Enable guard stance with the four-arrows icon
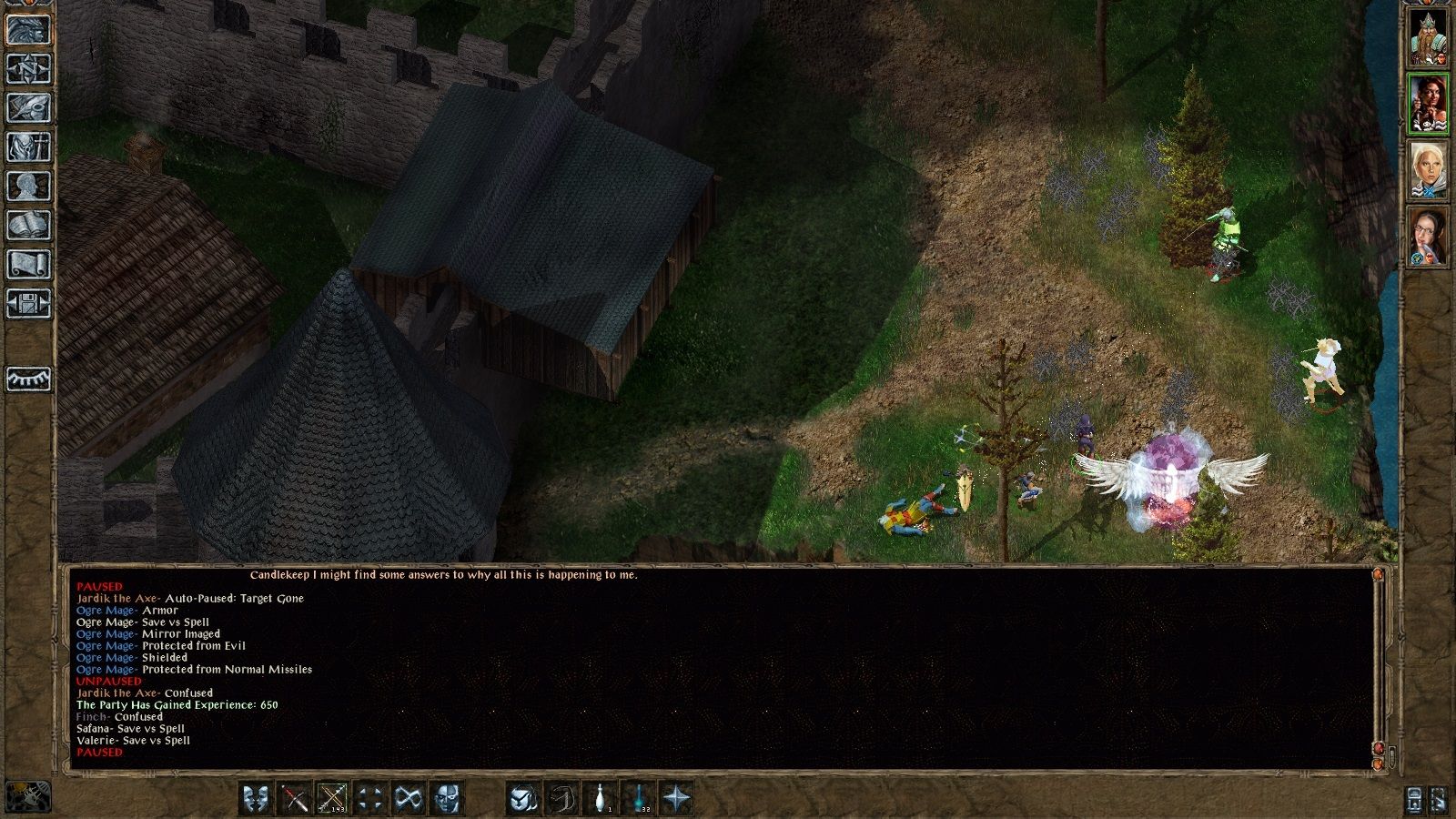Viewport: 1456px width, 819px height. pos(369,798)
